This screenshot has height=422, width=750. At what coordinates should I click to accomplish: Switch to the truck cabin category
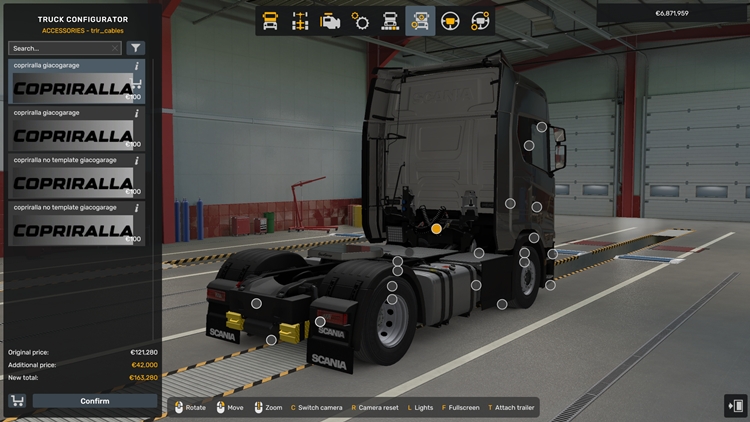pyautogui.click(x=270, y=20)
